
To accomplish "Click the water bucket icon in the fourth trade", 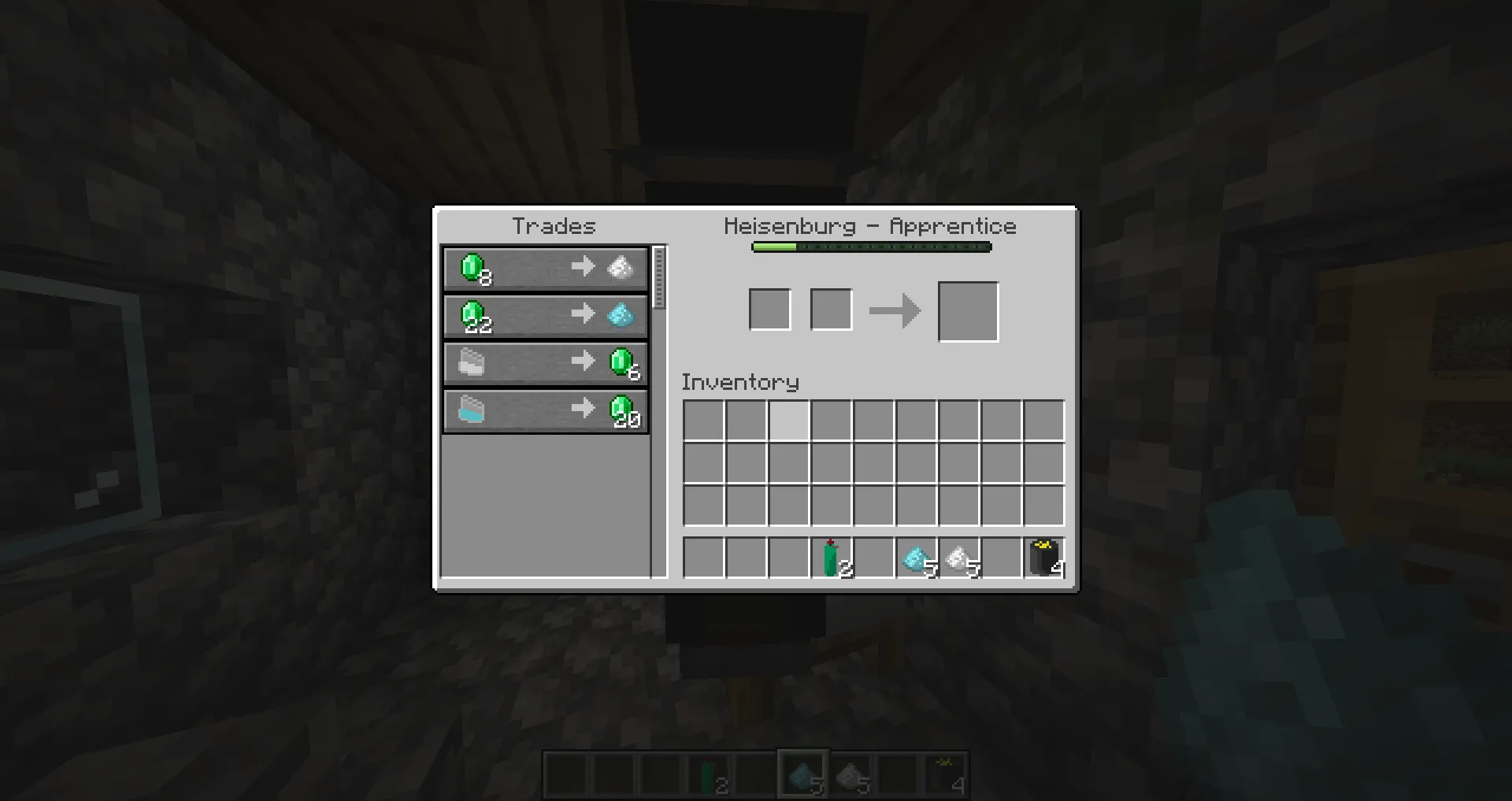I will 471,409.
